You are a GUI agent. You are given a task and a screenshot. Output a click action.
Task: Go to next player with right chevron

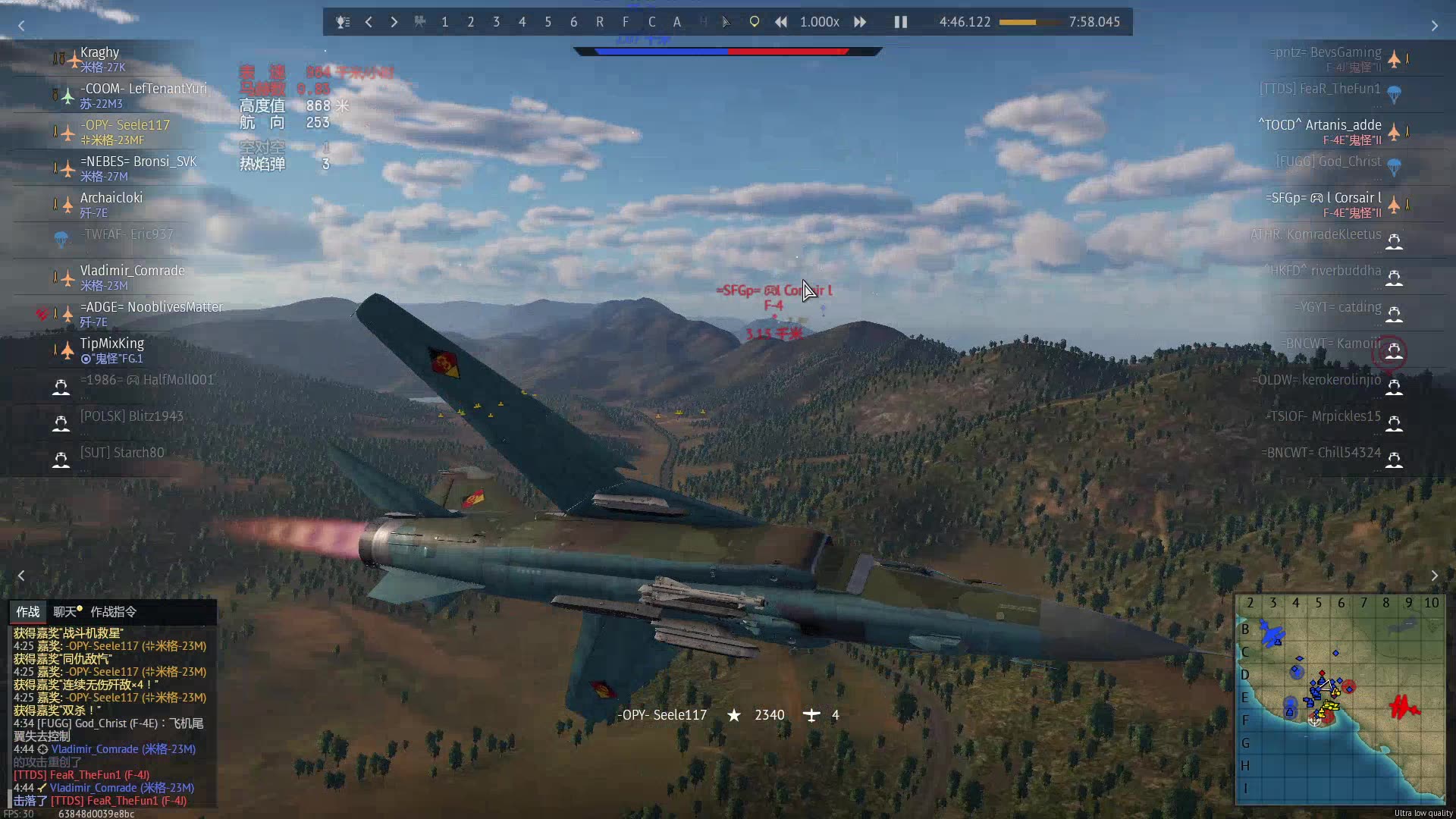click(x=394, y=22)
